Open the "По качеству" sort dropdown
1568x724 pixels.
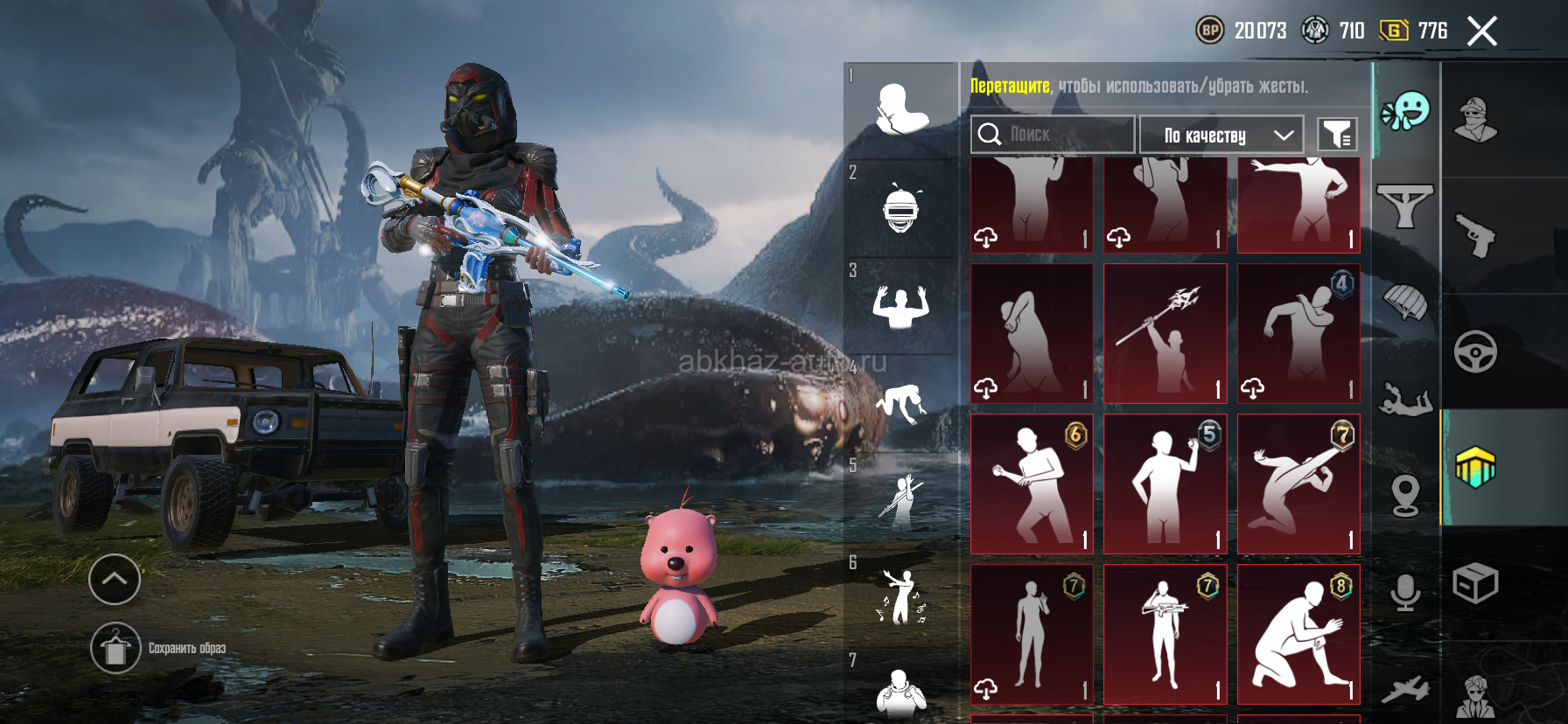click(x=1221, y=136)
